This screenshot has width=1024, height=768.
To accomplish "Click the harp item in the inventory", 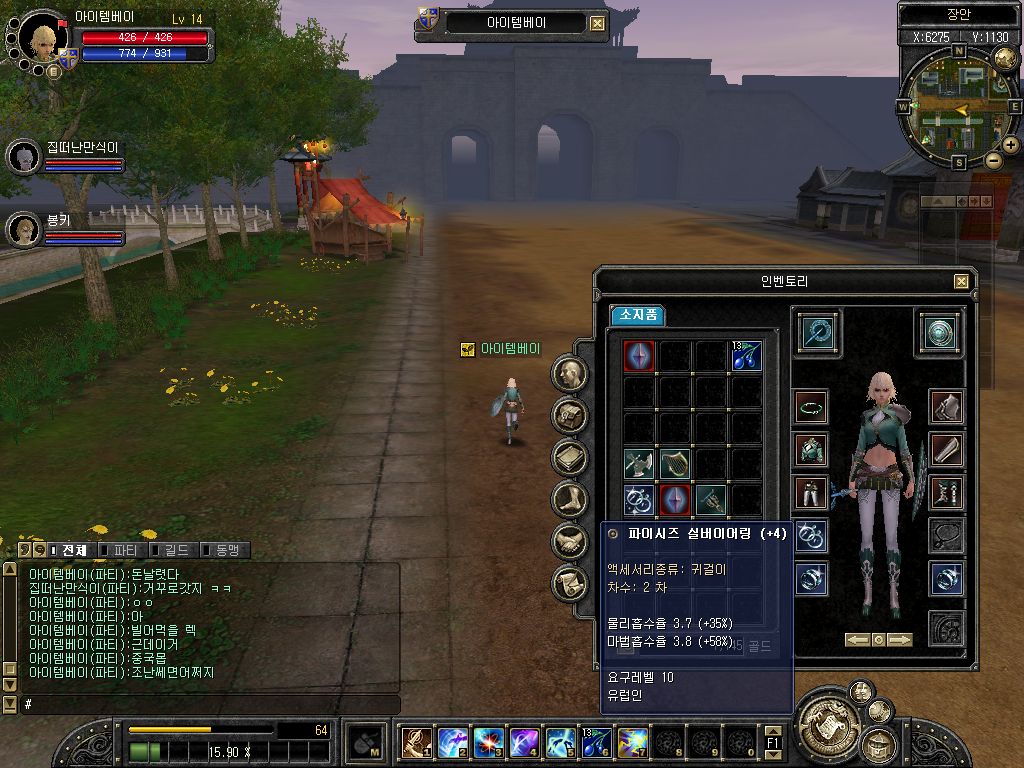I will [674, 463].
